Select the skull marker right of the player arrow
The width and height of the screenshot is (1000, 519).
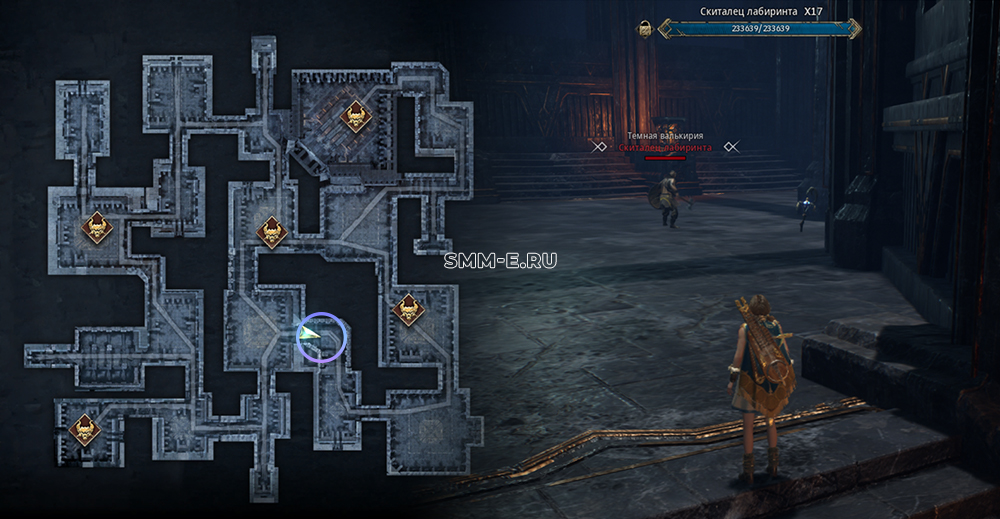(407, 310)
